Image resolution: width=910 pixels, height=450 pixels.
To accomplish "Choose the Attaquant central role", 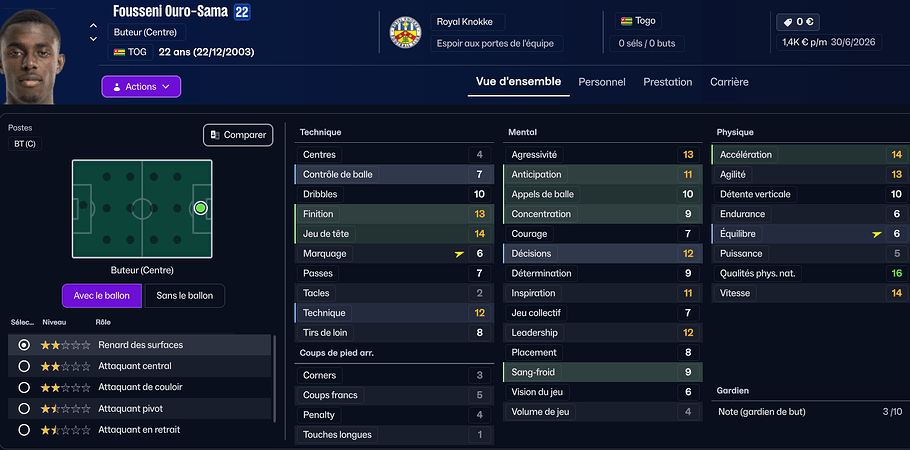I will pyautogui.click(x=24, y=366).
